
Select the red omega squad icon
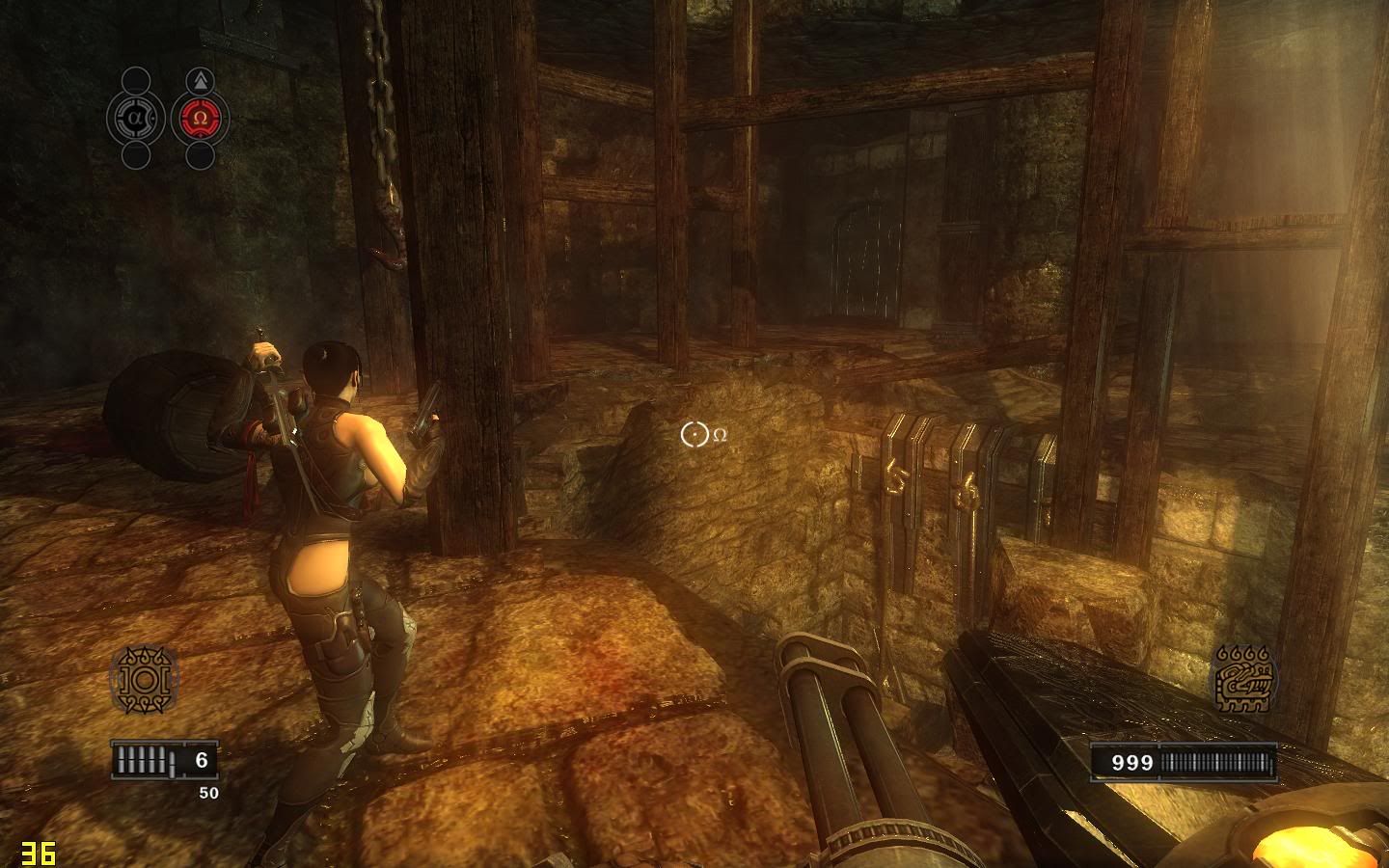pos(200,119)
